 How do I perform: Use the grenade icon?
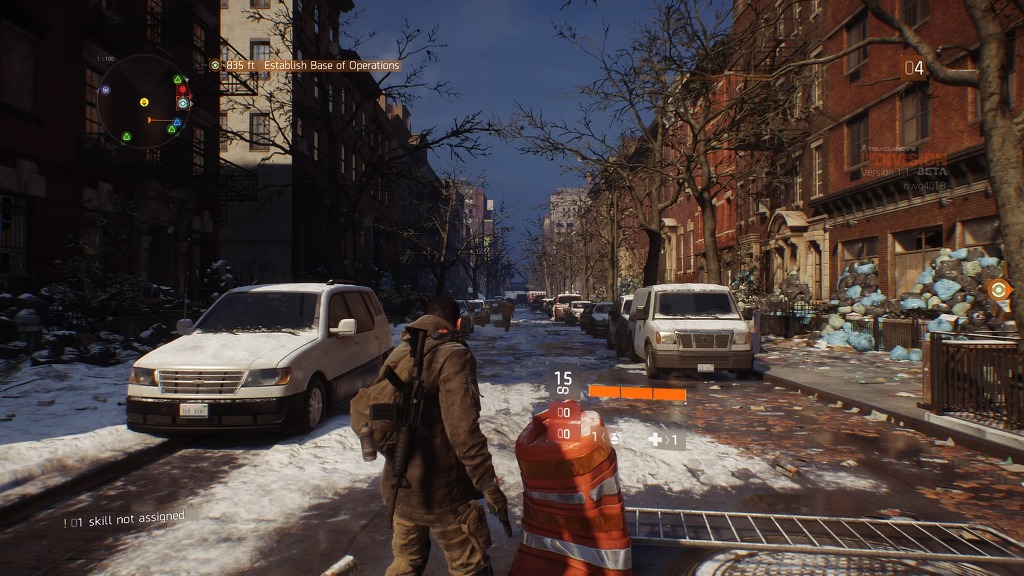pos(614,437)
